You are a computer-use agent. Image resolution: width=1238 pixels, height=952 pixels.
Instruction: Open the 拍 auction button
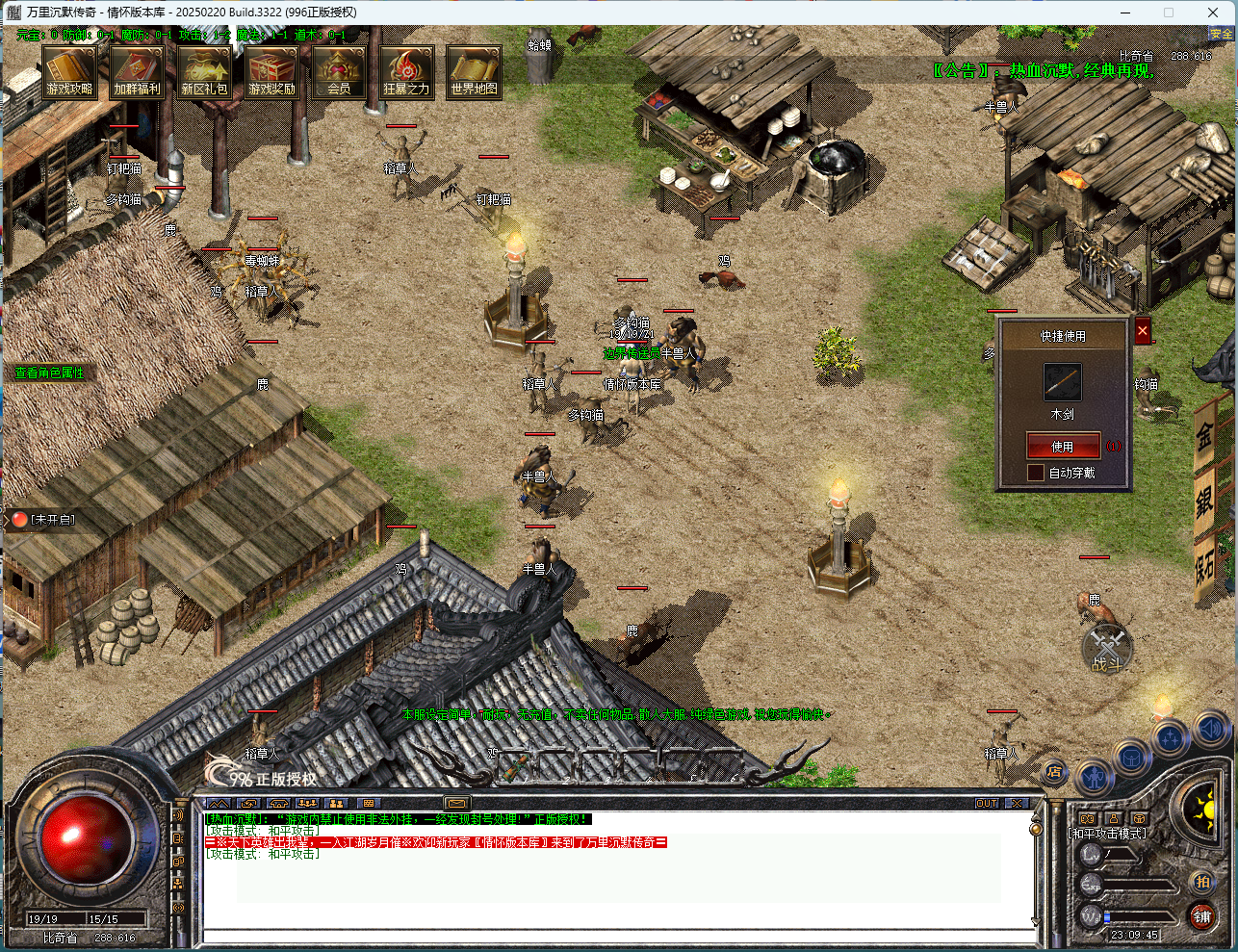[x=1202, y=882]
